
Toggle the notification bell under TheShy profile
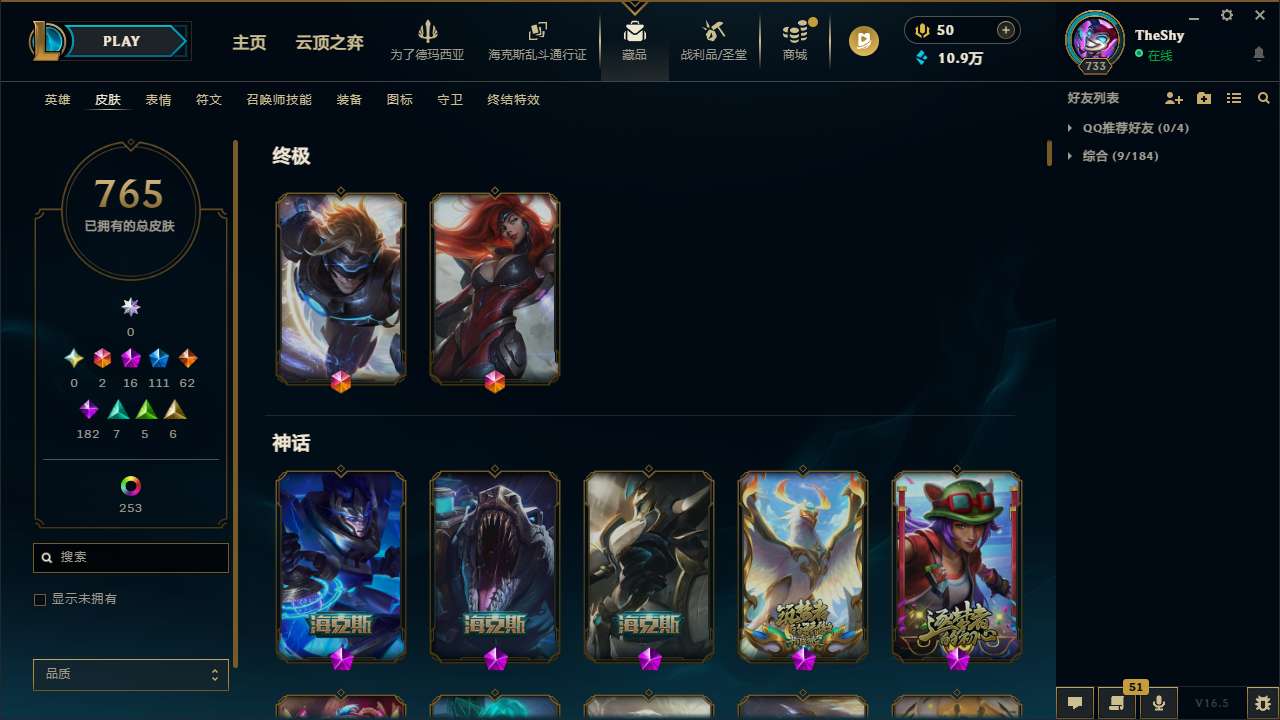coord(1259,55)
